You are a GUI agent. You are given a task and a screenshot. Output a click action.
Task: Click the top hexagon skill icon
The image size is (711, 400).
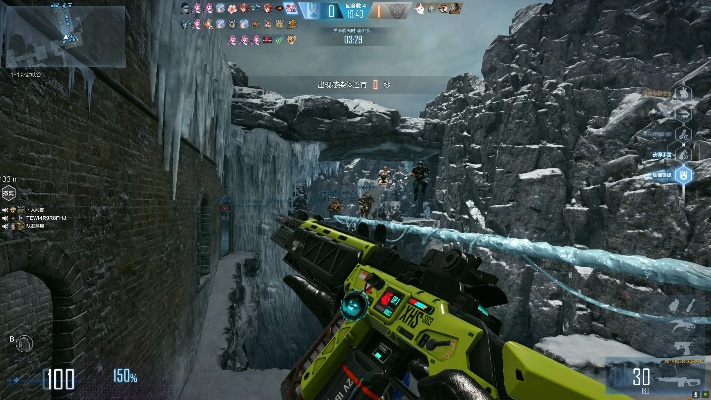click(x=684, y=94)
